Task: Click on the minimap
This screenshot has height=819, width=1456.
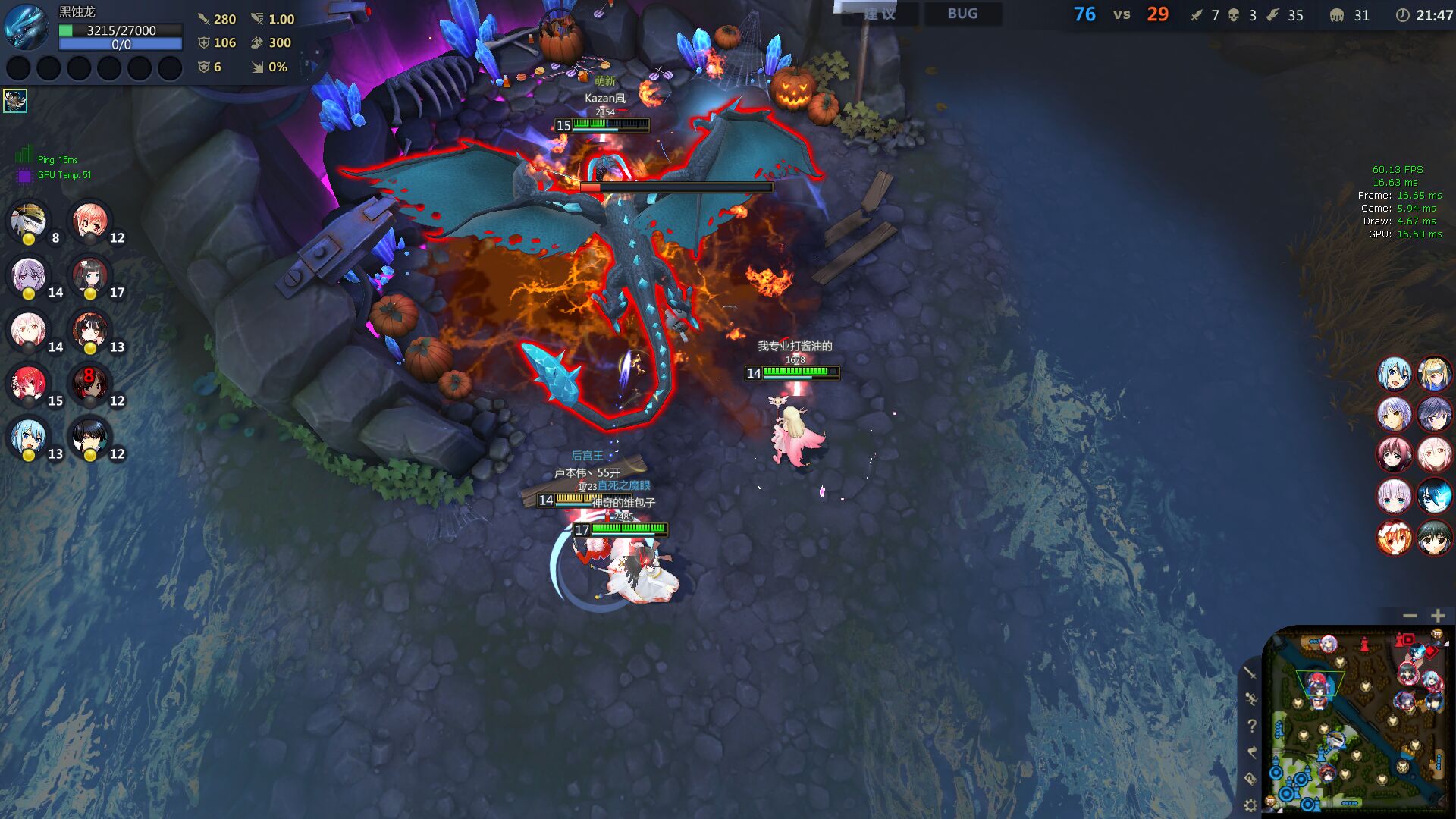Action: (x=1357, y=719)
